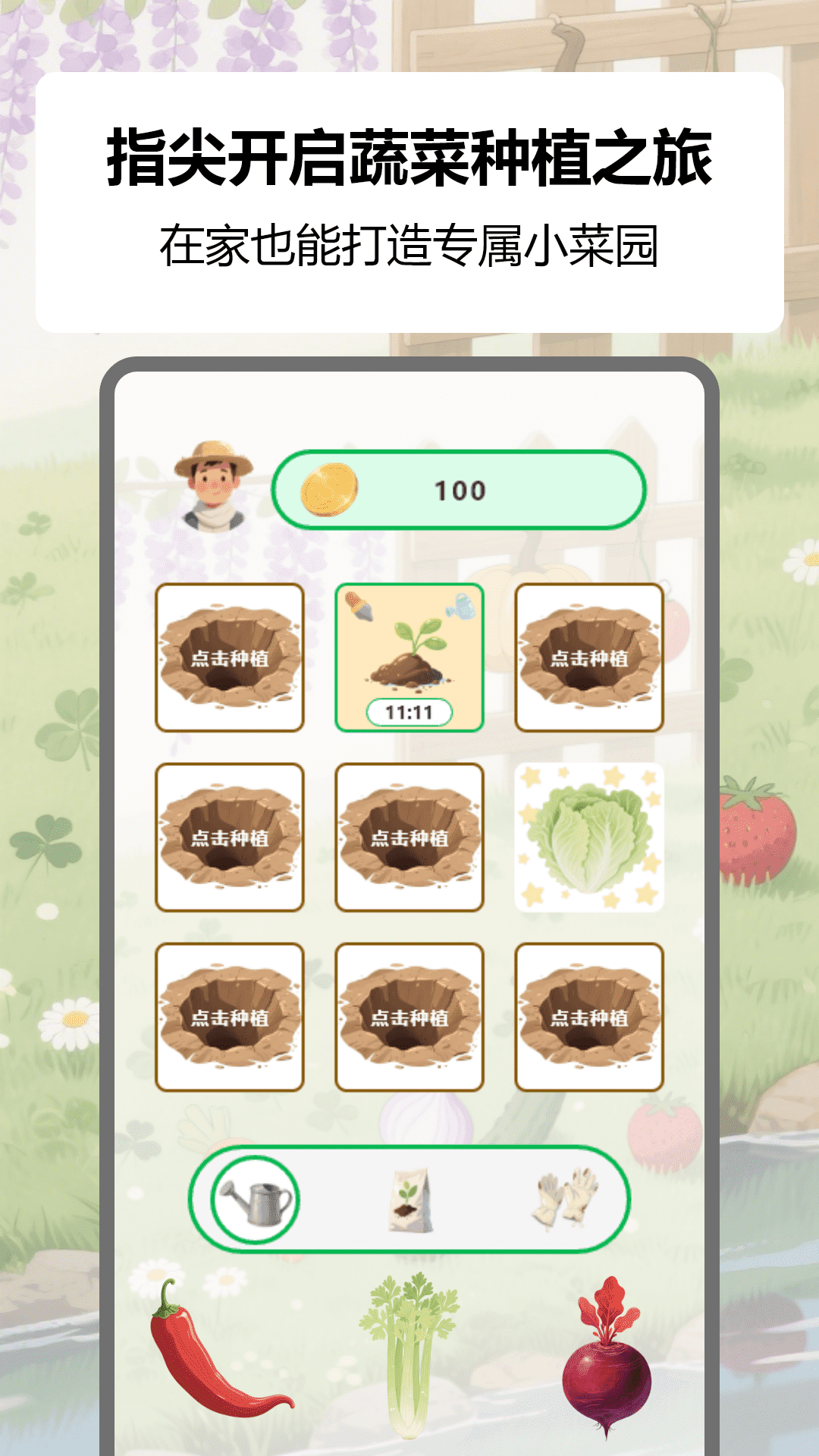Pick the beetroot vegetable
Image resolution: width=819 pixels, height=1456 pixels.
click(x=607, y=1357)
